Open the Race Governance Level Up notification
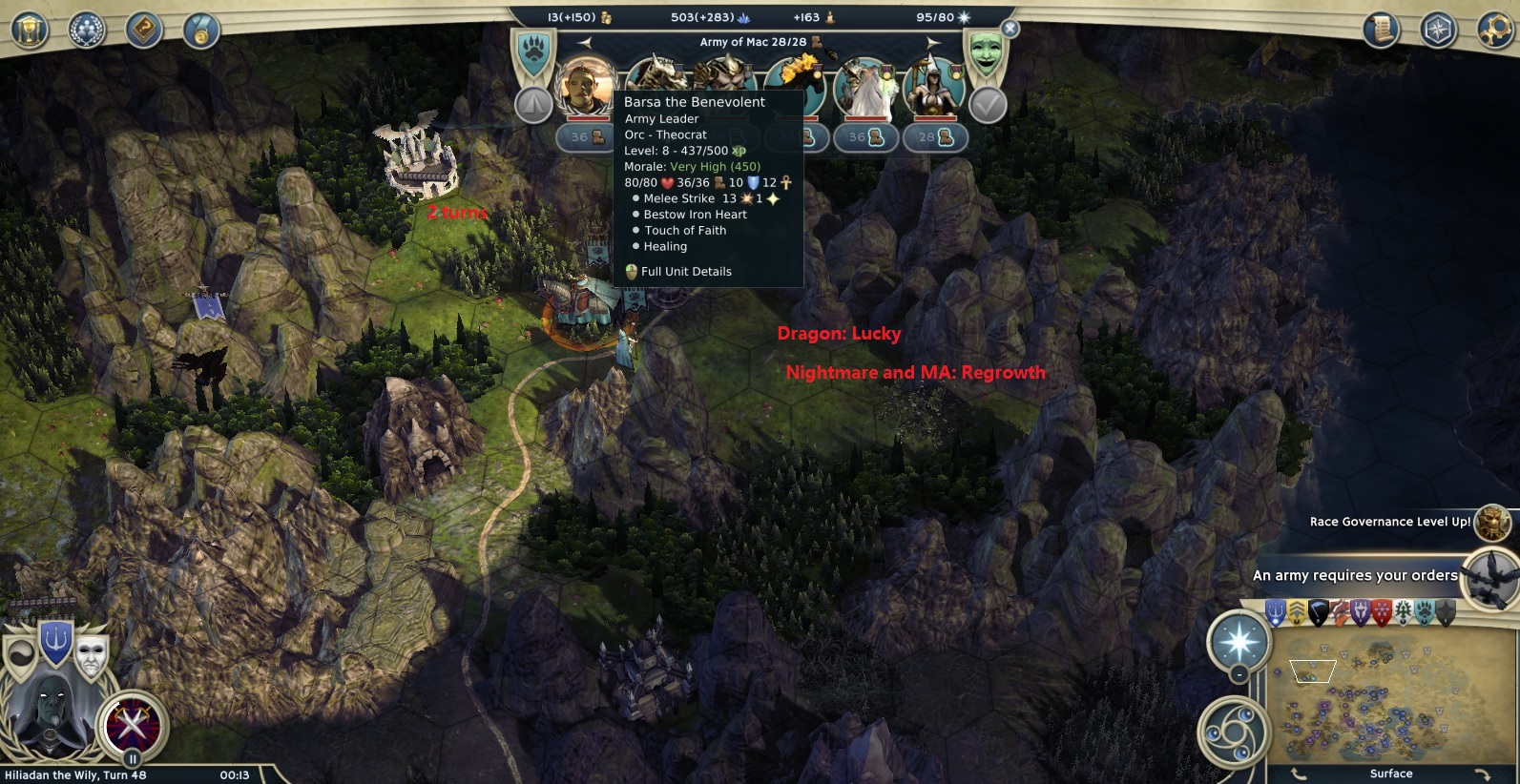The width and height of the screenshot is (1520, 784). pos(1491,523)
